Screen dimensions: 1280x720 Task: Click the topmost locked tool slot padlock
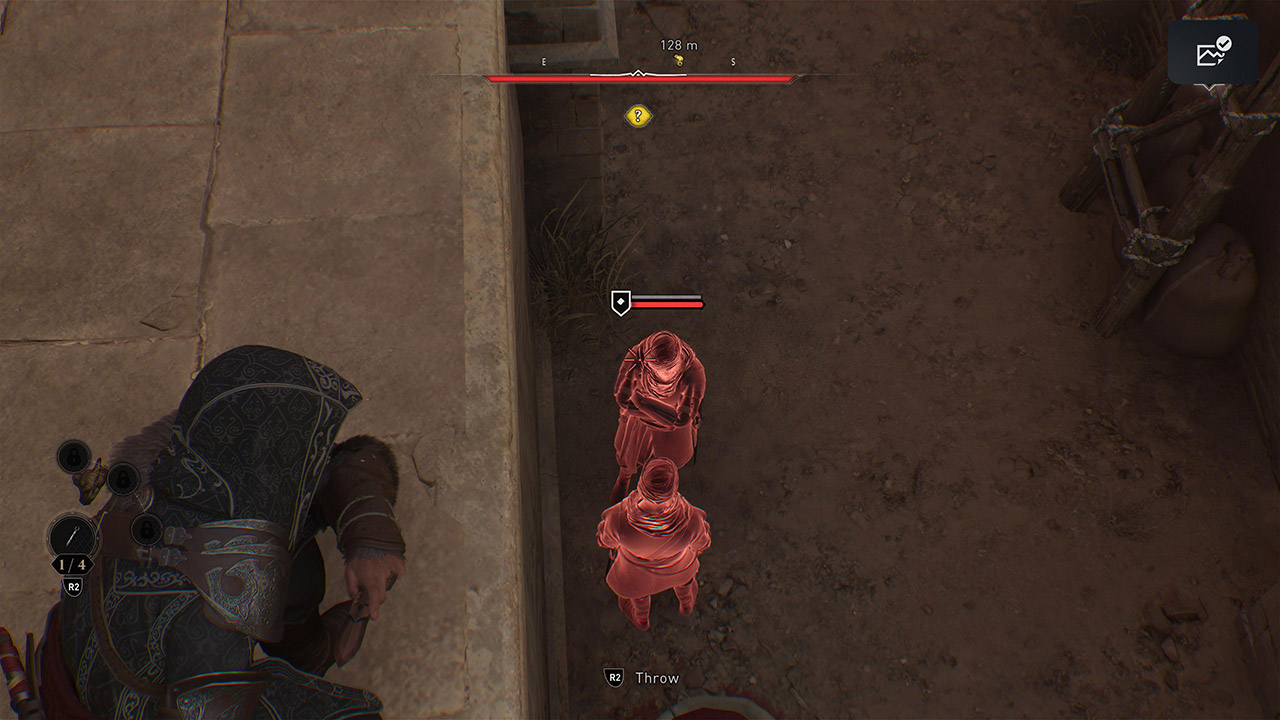coord(73,456)
